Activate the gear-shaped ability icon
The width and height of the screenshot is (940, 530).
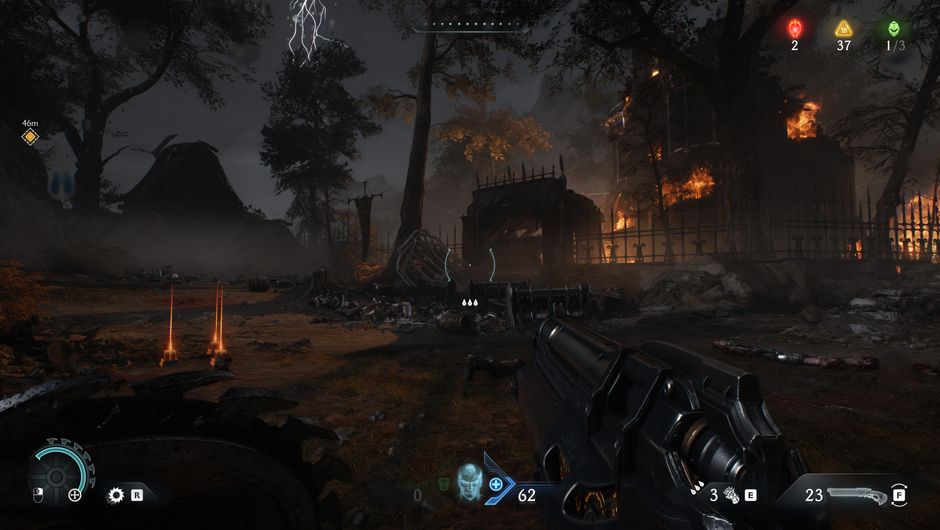[116, 494]
